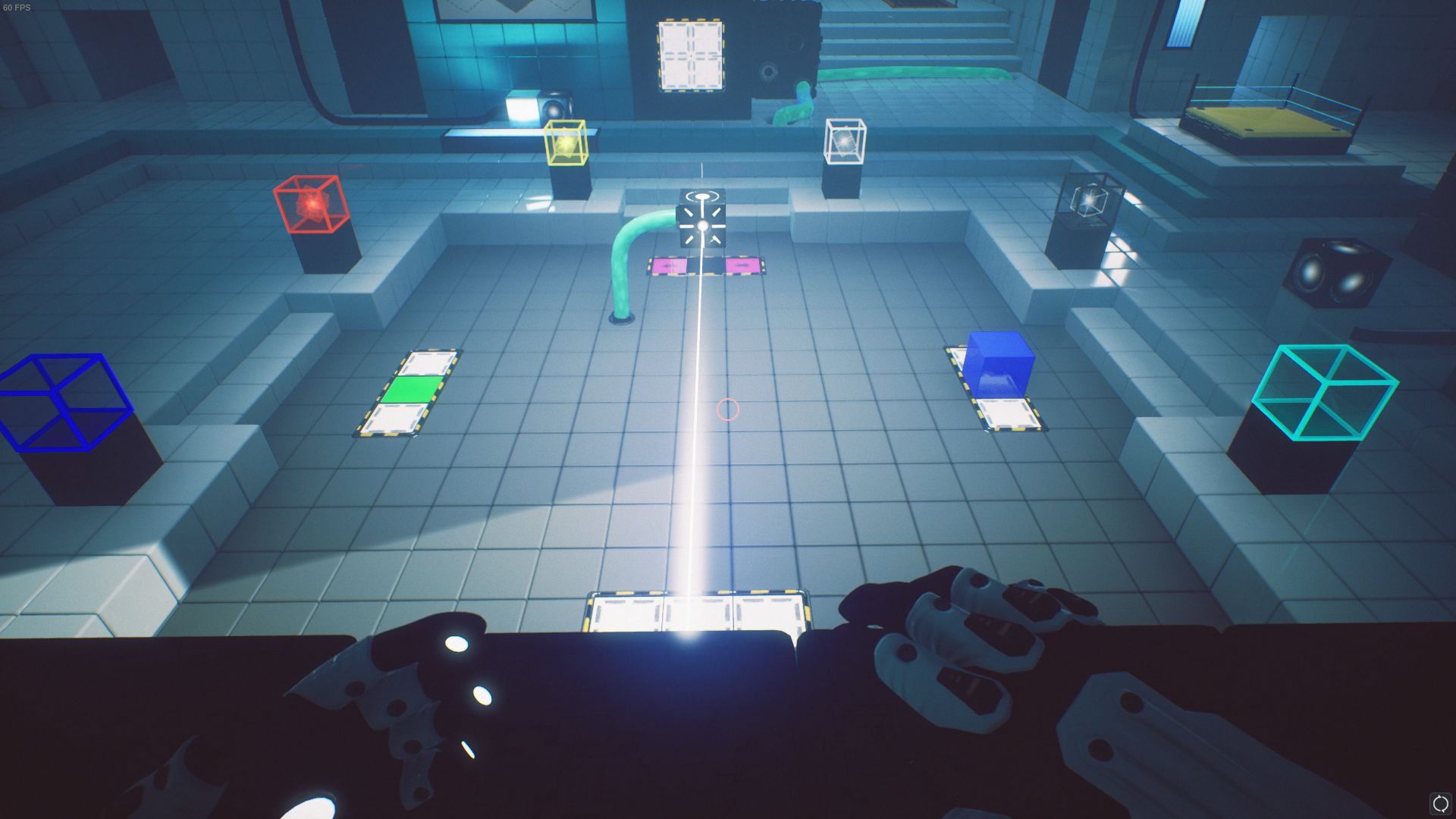The width and height of the screenshot is (1456, 819).
Task: Click the circular arrows refresh icon
Action: point(1439,804)
